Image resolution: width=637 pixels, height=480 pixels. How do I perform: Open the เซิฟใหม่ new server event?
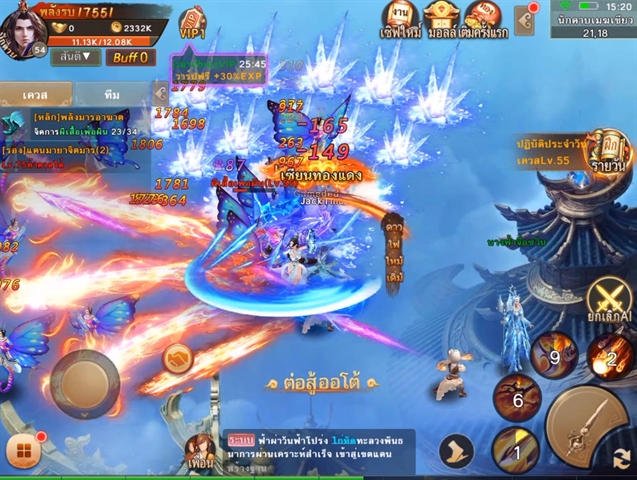click(x=399, y=19)
